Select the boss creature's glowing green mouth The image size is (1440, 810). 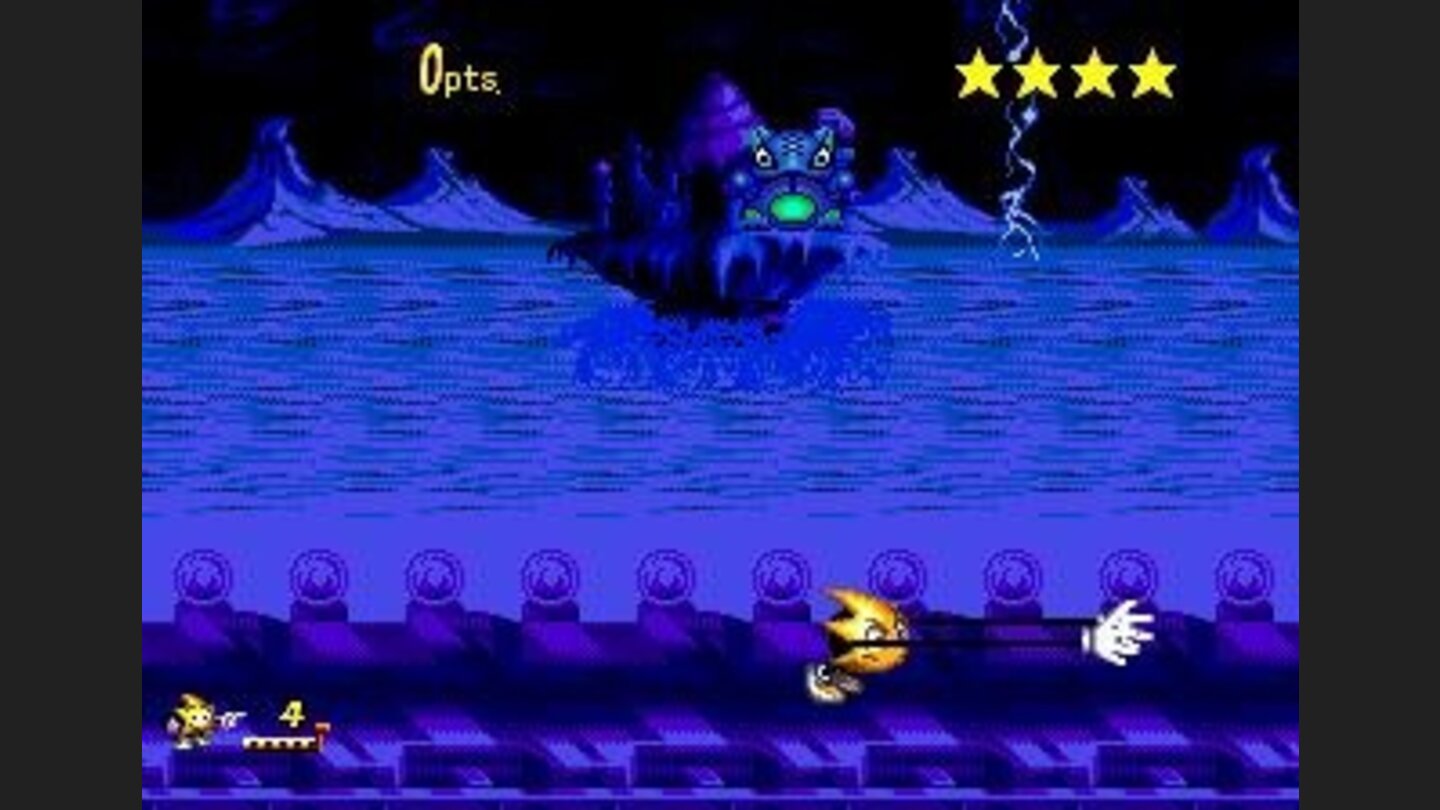pos(795,207)
